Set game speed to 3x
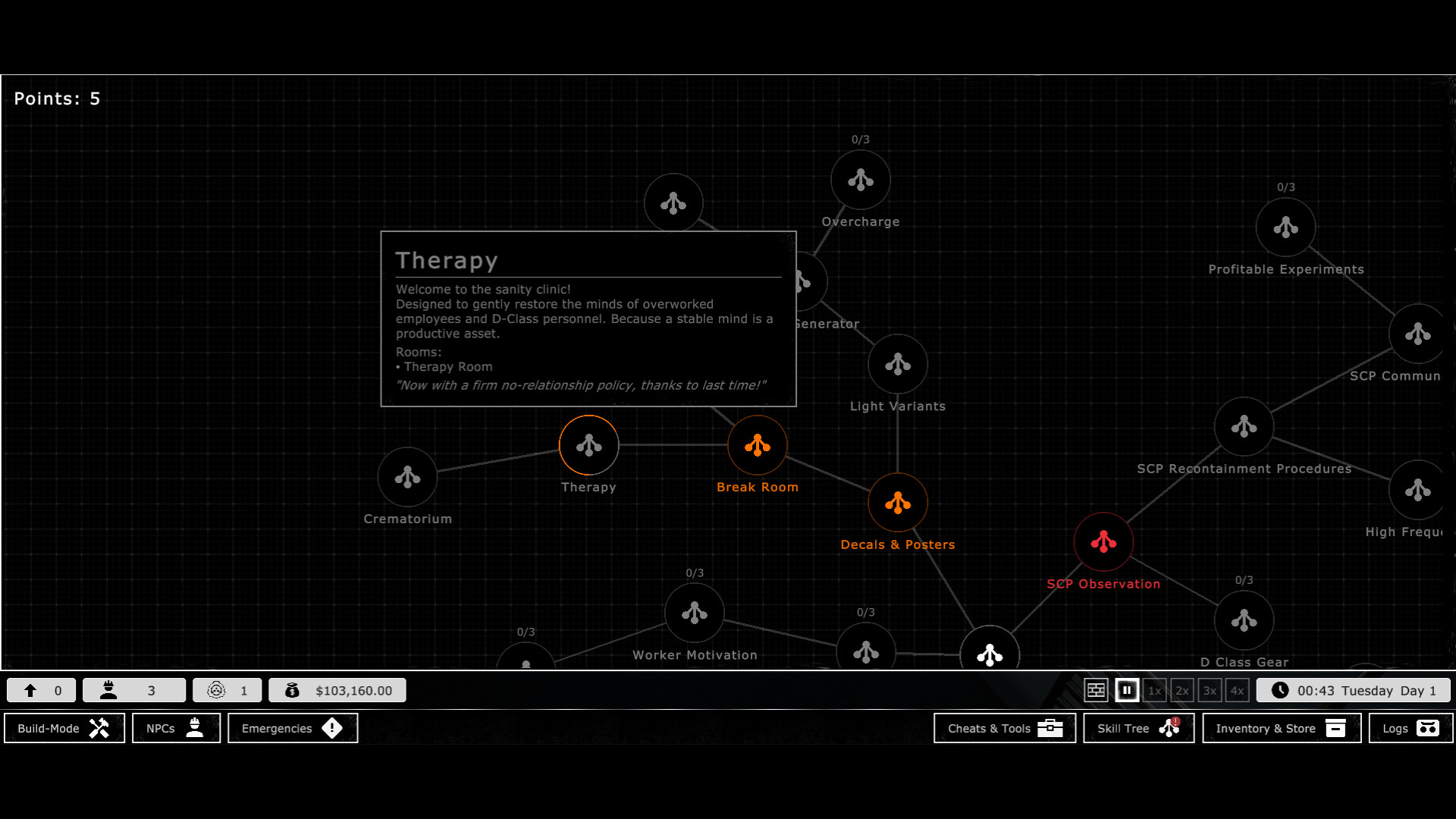 1210,690
